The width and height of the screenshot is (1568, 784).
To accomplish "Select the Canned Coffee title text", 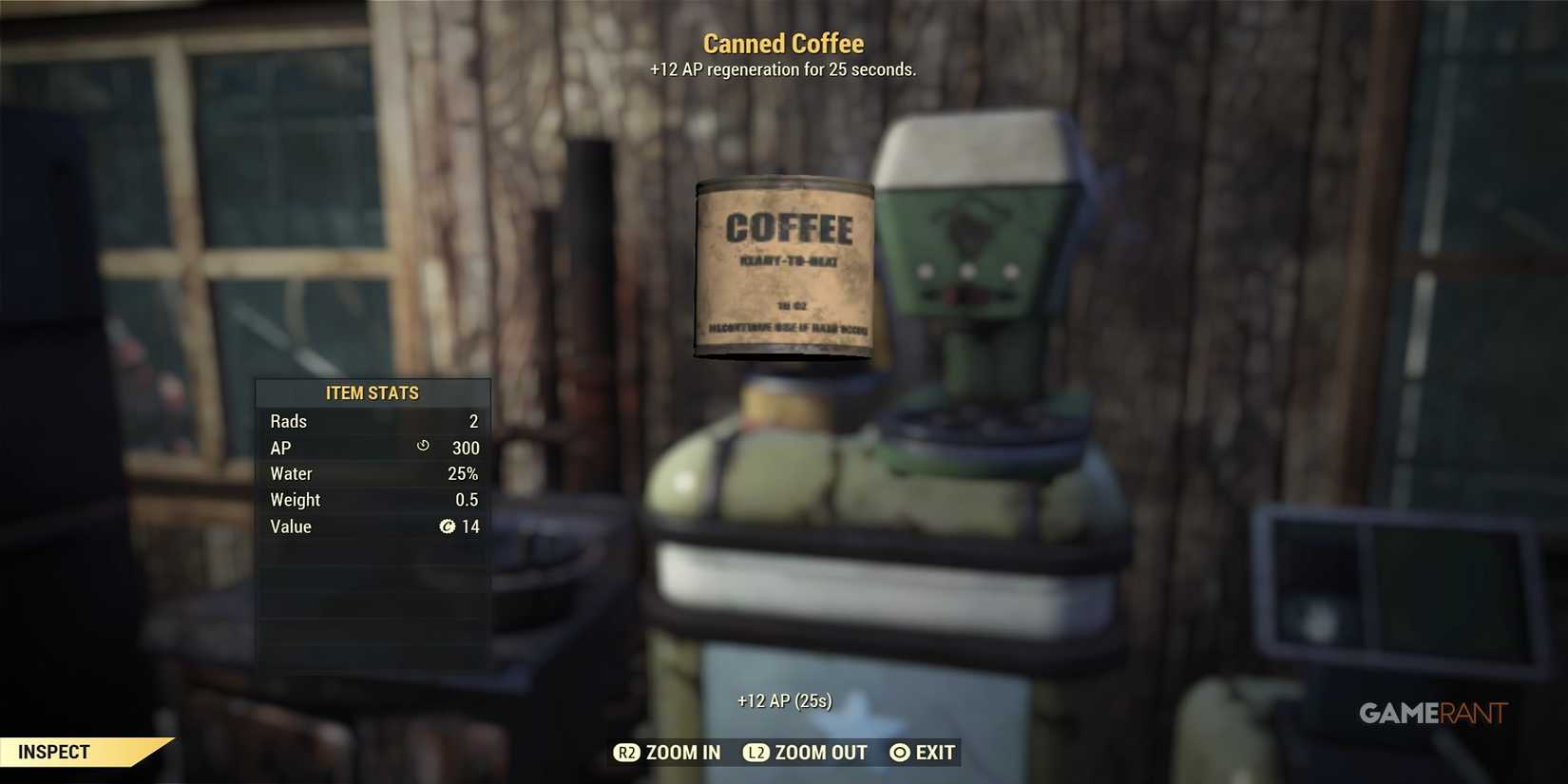I will [783, 43].
